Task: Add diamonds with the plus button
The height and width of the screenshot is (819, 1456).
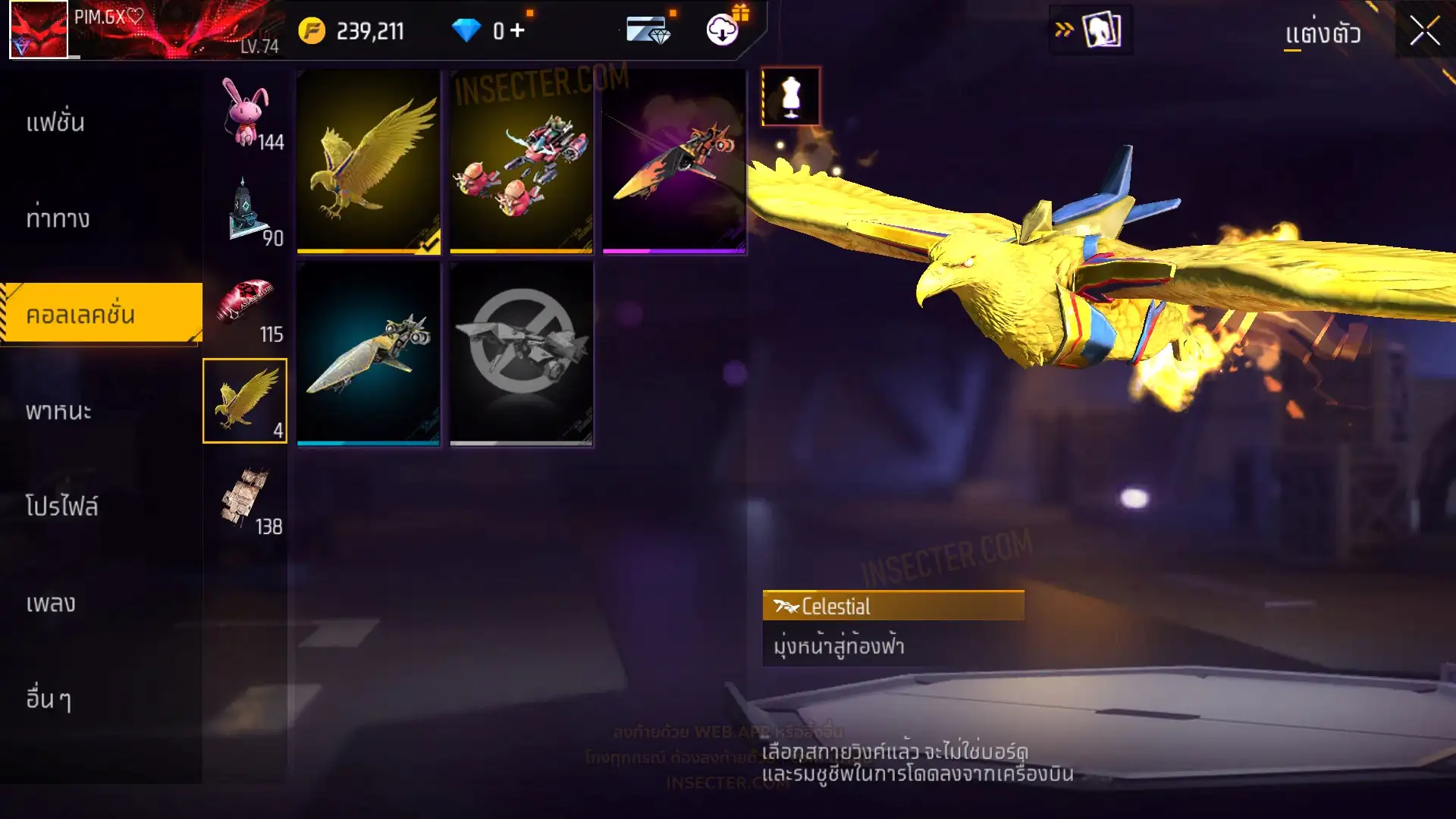Action: pyautogui.click(x=518, y=30)
